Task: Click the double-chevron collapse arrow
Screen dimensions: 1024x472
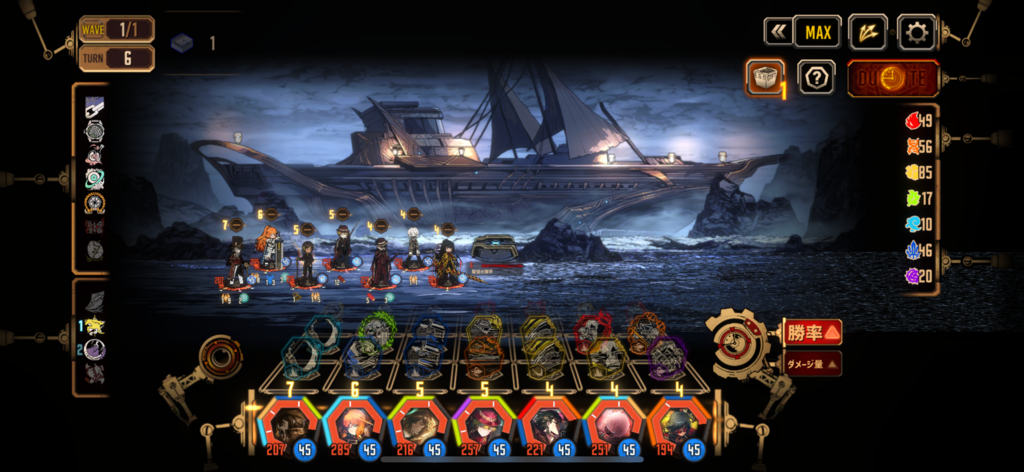Action: pos(777,32)
